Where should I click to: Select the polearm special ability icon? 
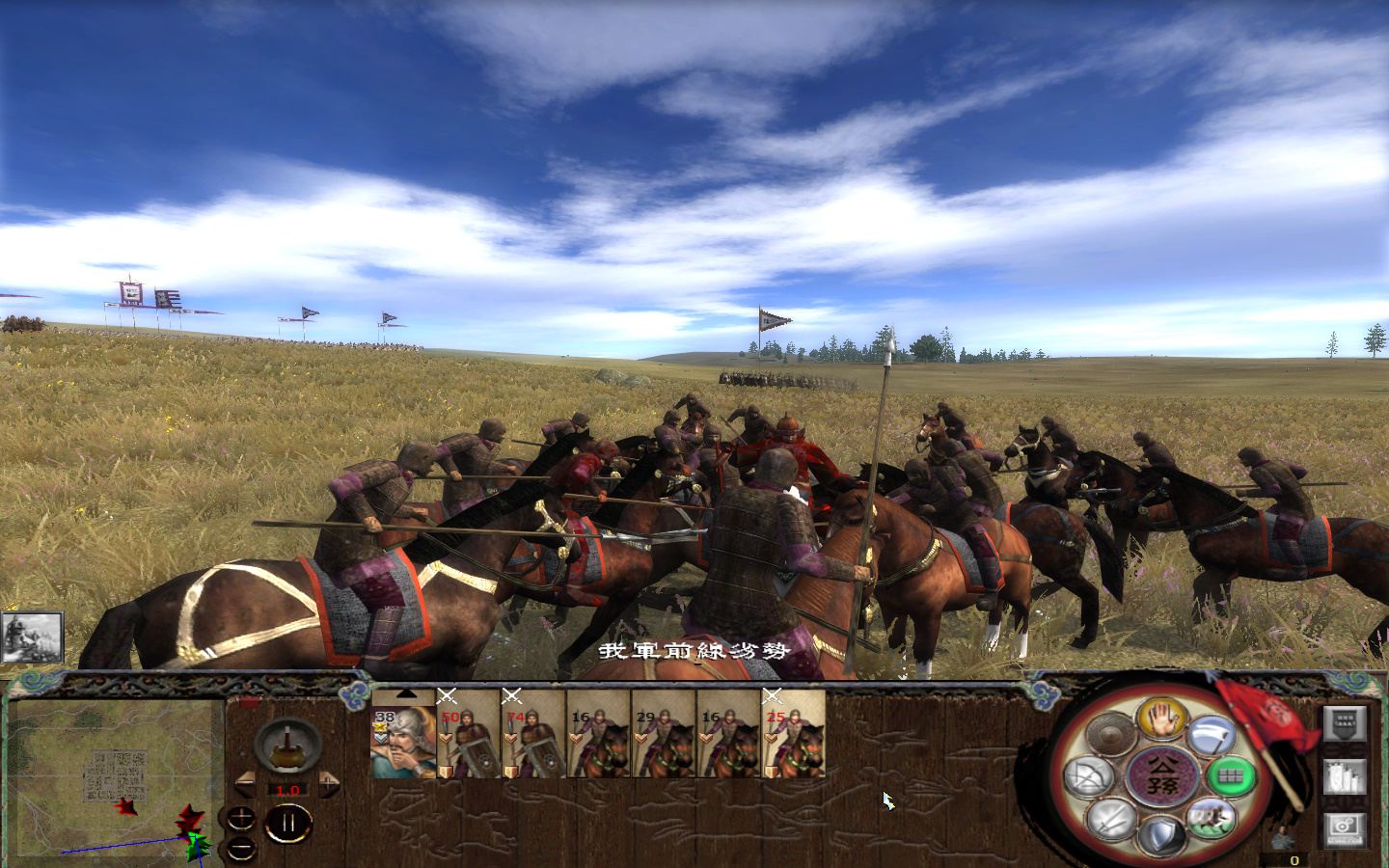point(1211,734)
